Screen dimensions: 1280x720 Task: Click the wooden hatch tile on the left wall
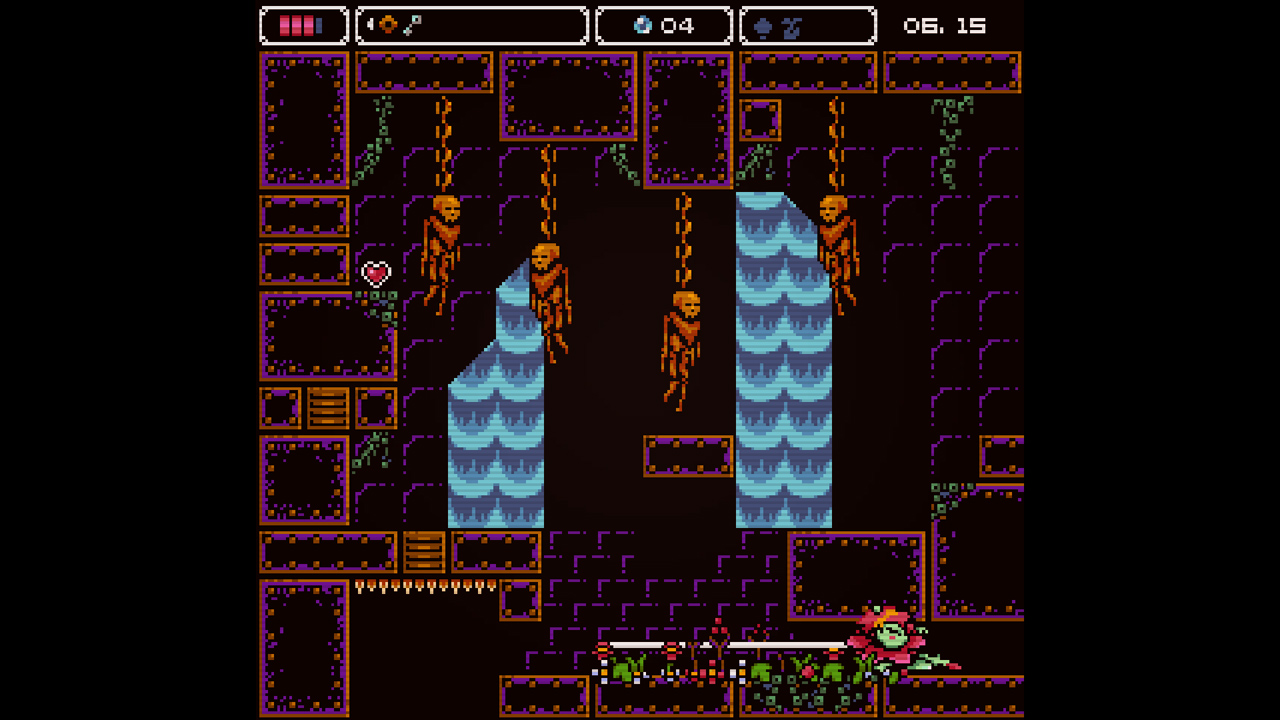pos(330,407)
